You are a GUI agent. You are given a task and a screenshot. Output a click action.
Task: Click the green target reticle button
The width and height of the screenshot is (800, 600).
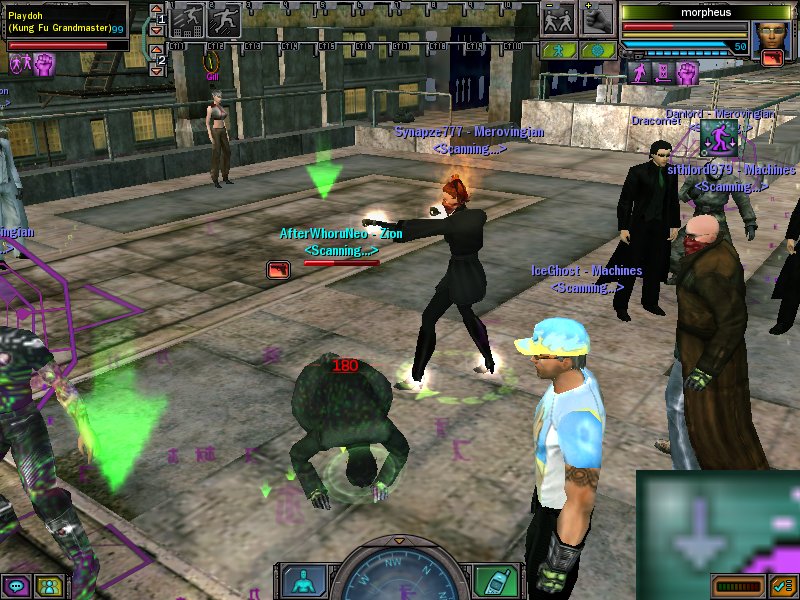coord(597,49)
